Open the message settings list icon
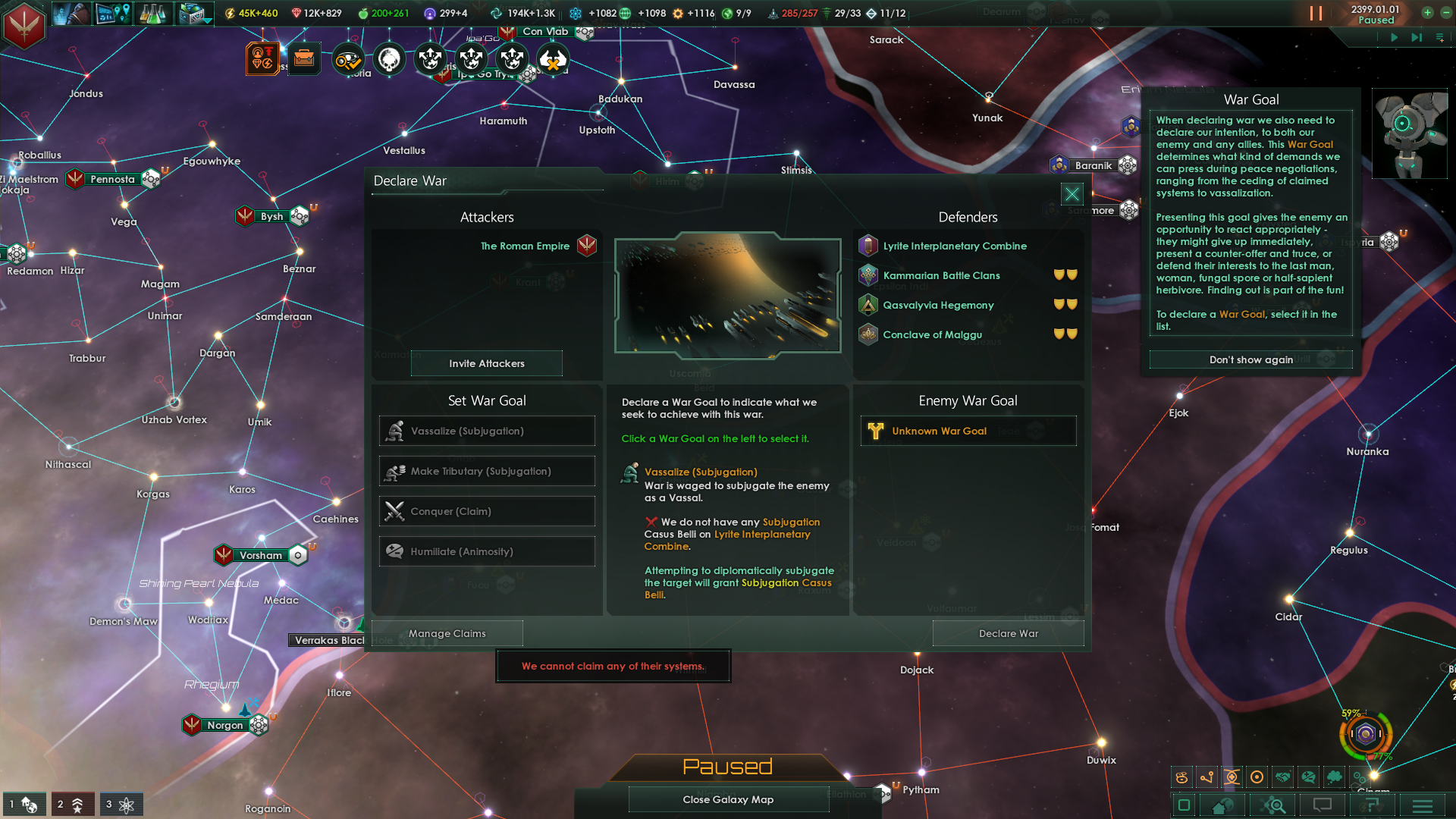This screenshot has height=819, width=1456. point(1370,805)
